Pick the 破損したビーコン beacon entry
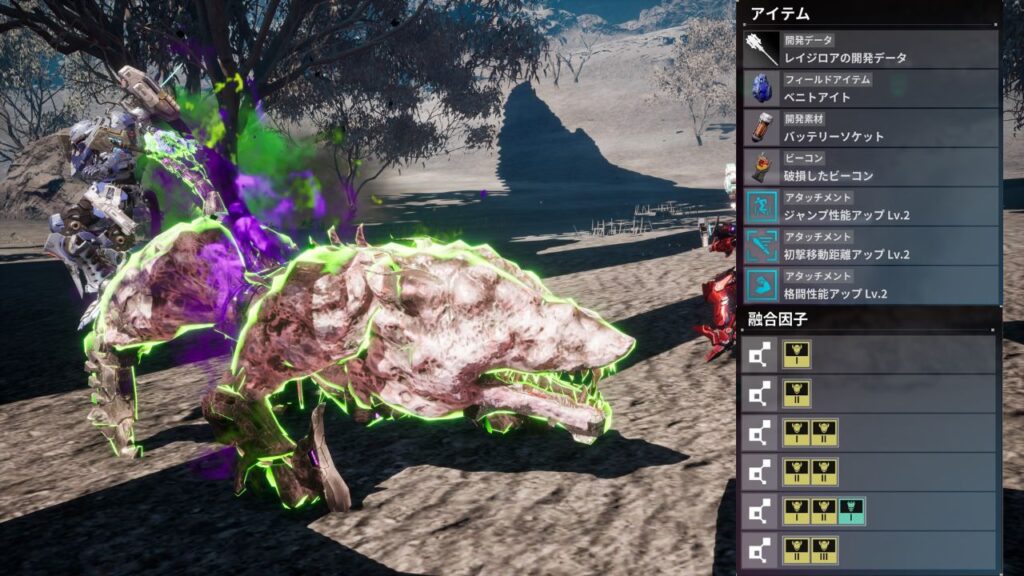This screenshot has height=576, width=1024. tap(870, 167)
